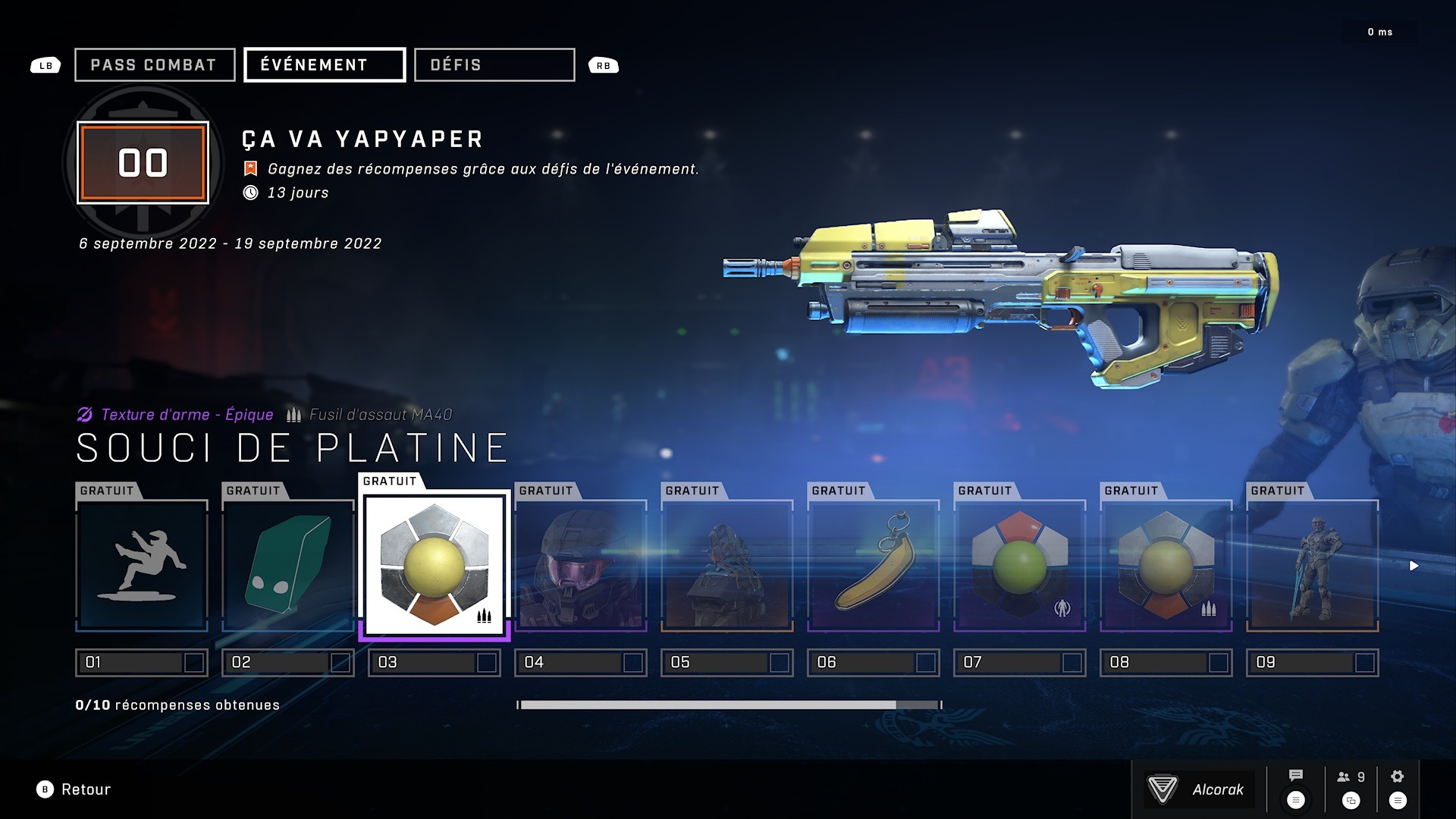
Task: View the spartan stance reward tile
Action: (1313, 566)
